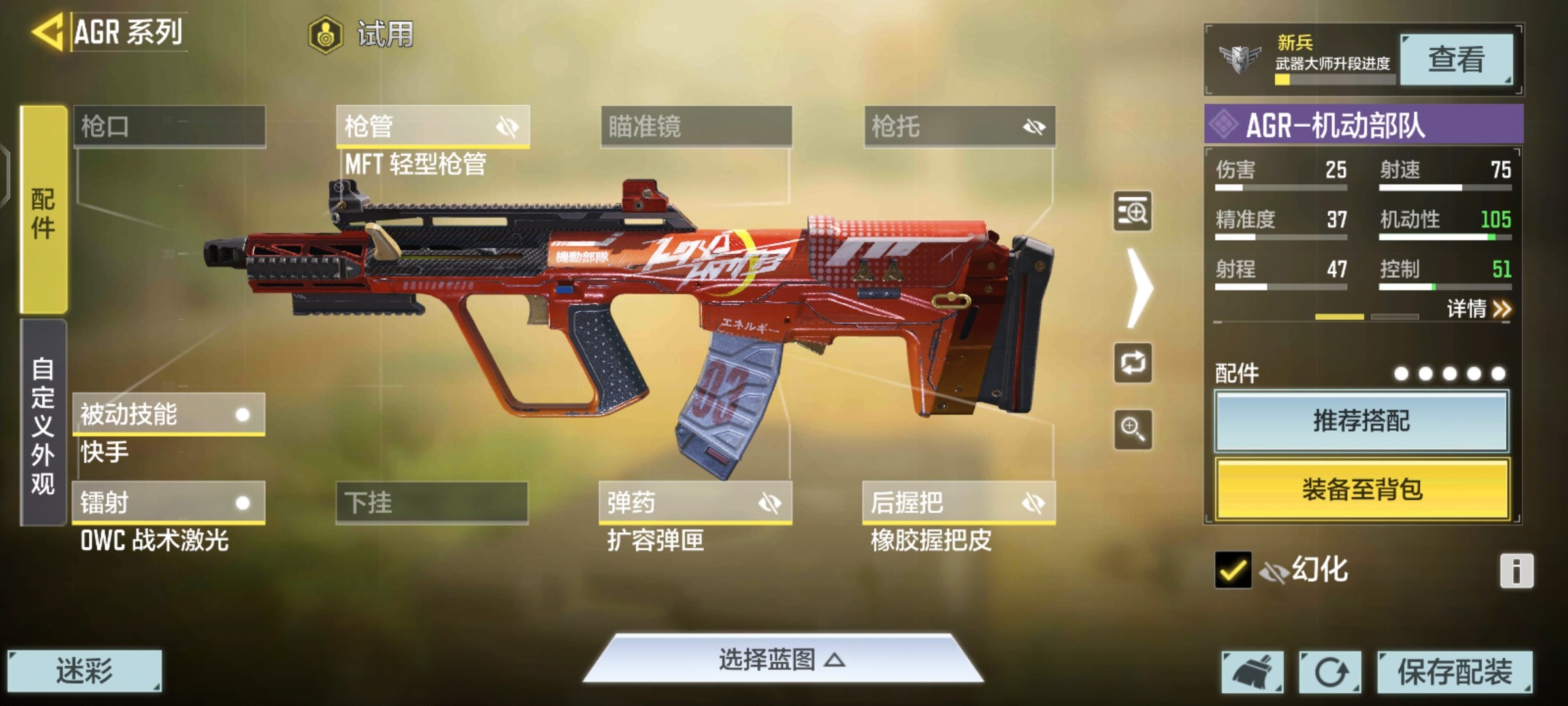Open the 弹药 ammunition slot
1568x706 pixels.
click(x=695, y=503)
